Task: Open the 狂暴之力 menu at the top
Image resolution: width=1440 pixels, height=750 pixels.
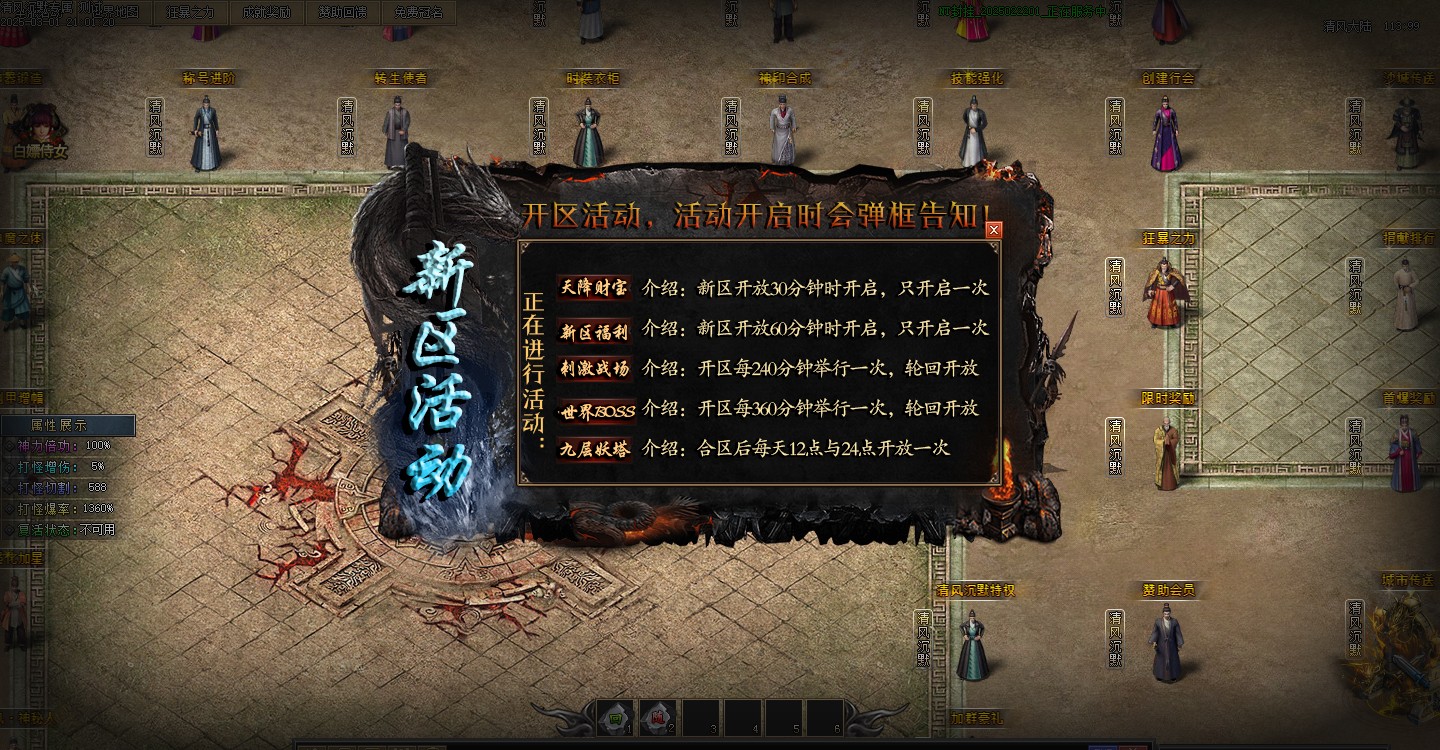Action: point(190,11)
